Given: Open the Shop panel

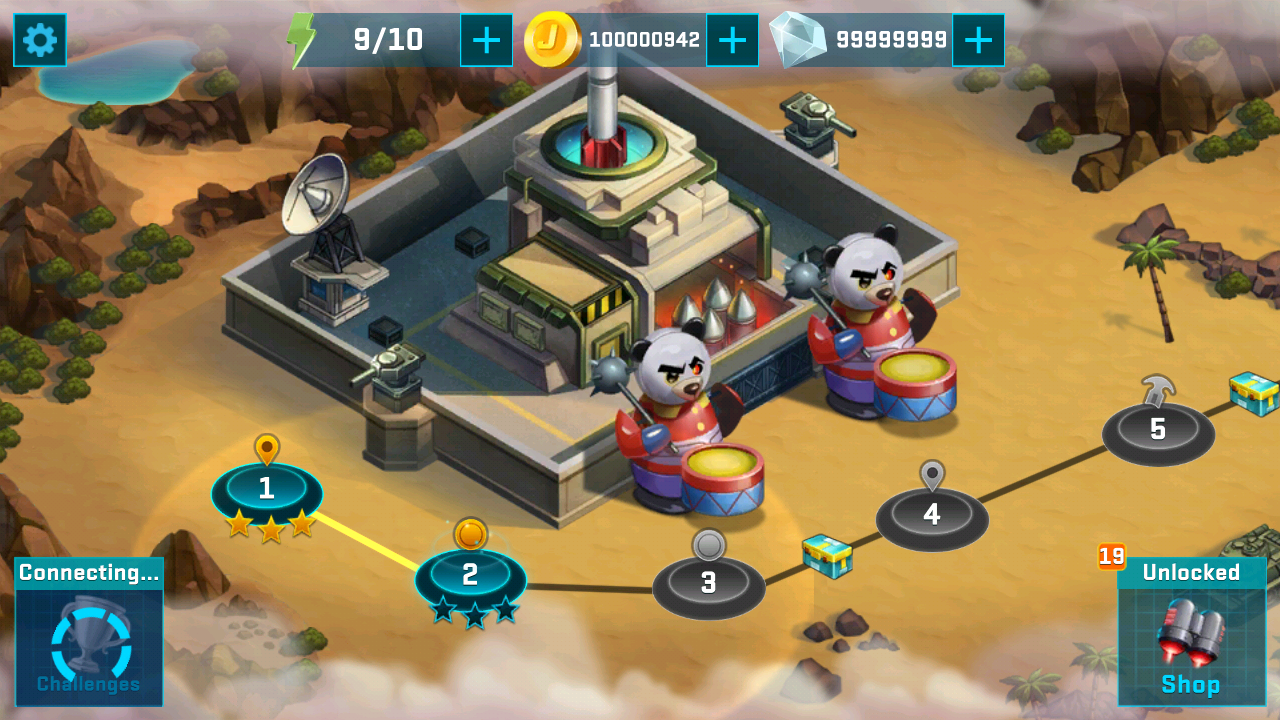Looking at the screenshot, I should click(1191, 632).
